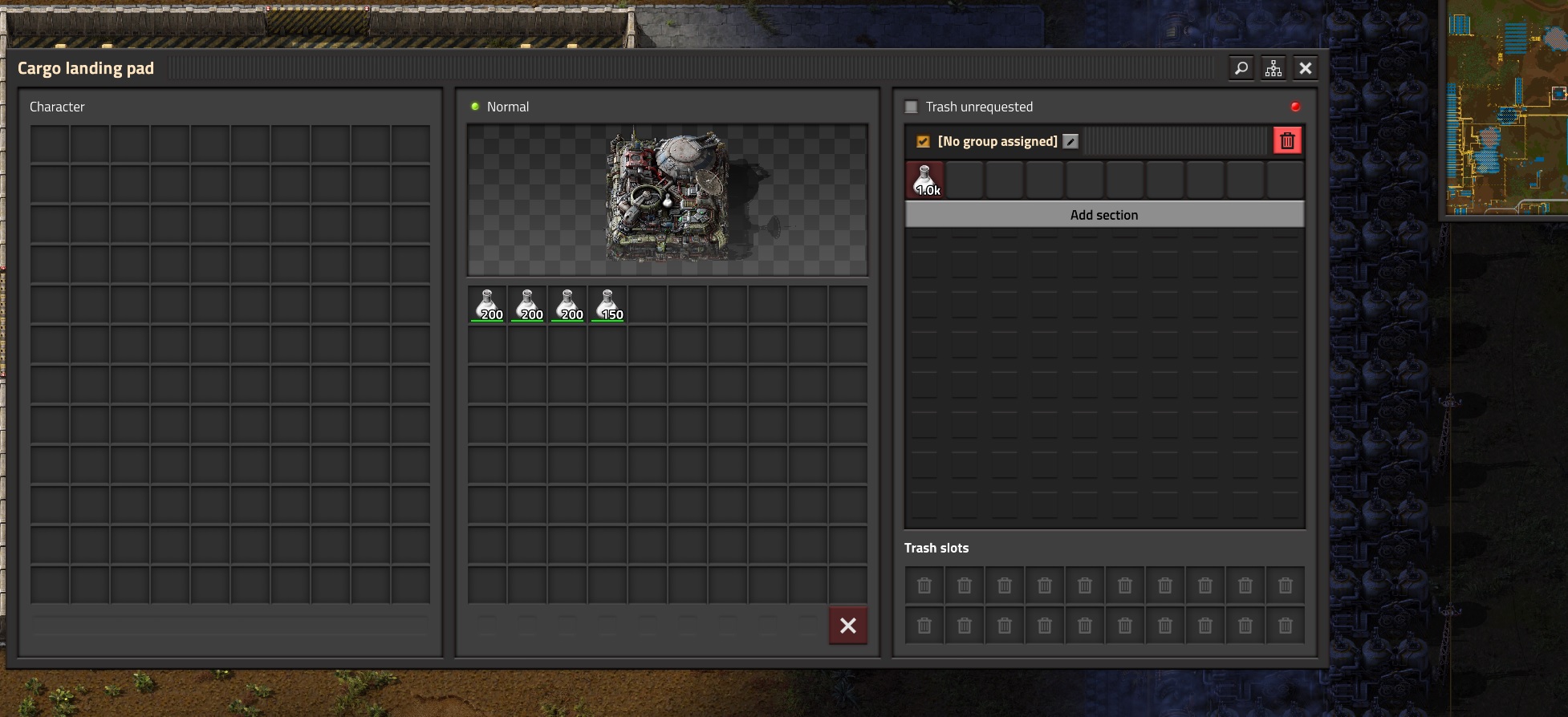Add section to logistic requests
Image resolution: width=1568 pixels, height=717 pixels.
tap(1104, 215)
